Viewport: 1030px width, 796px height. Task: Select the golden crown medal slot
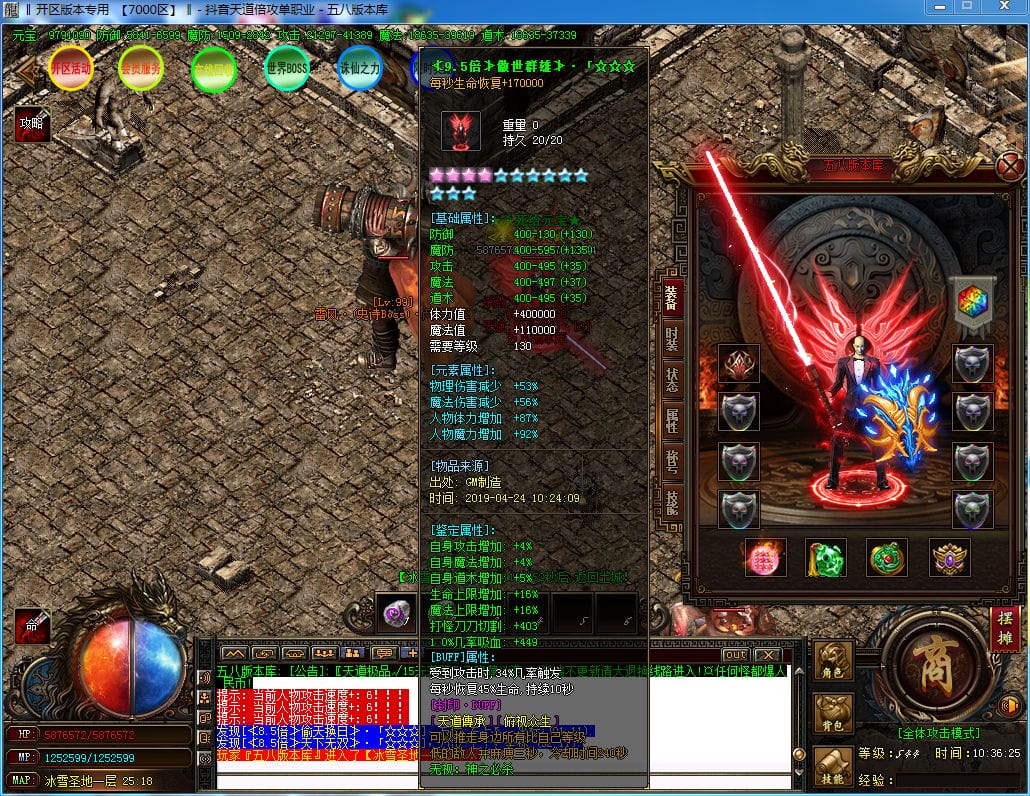tap(949, 557)
